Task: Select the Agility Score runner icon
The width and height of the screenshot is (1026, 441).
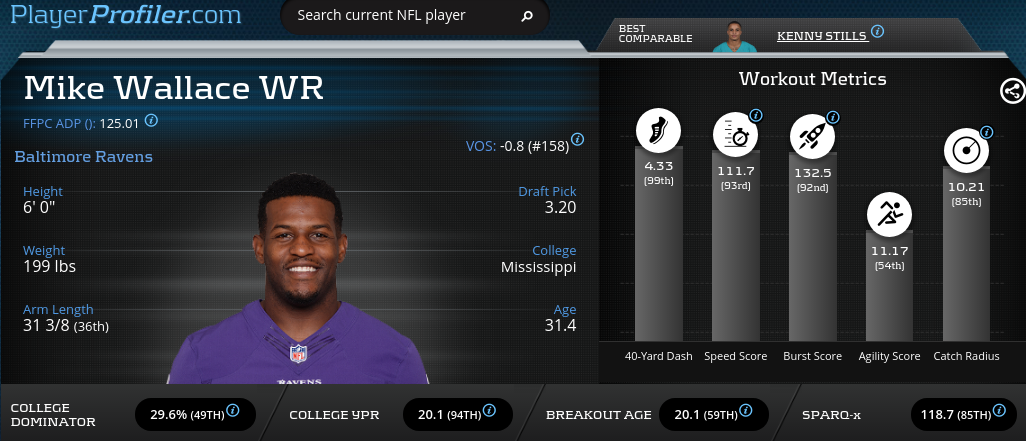Action: [x=889, y=212]
